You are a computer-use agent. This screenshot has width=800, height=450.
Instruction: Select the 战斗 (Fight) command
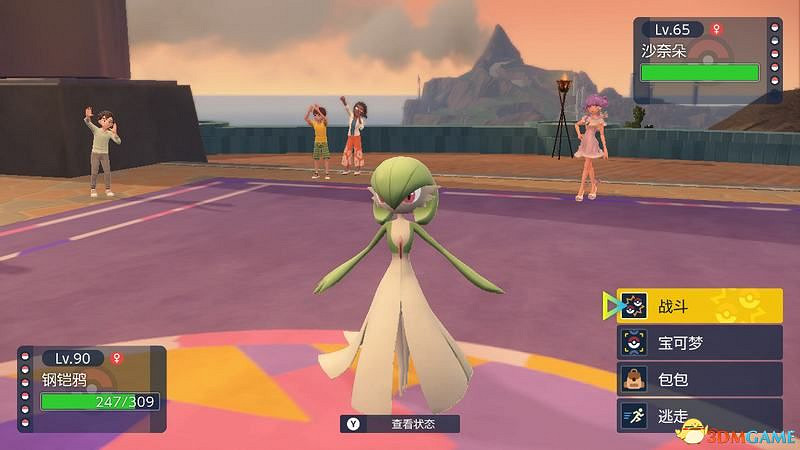coord(699,305)
